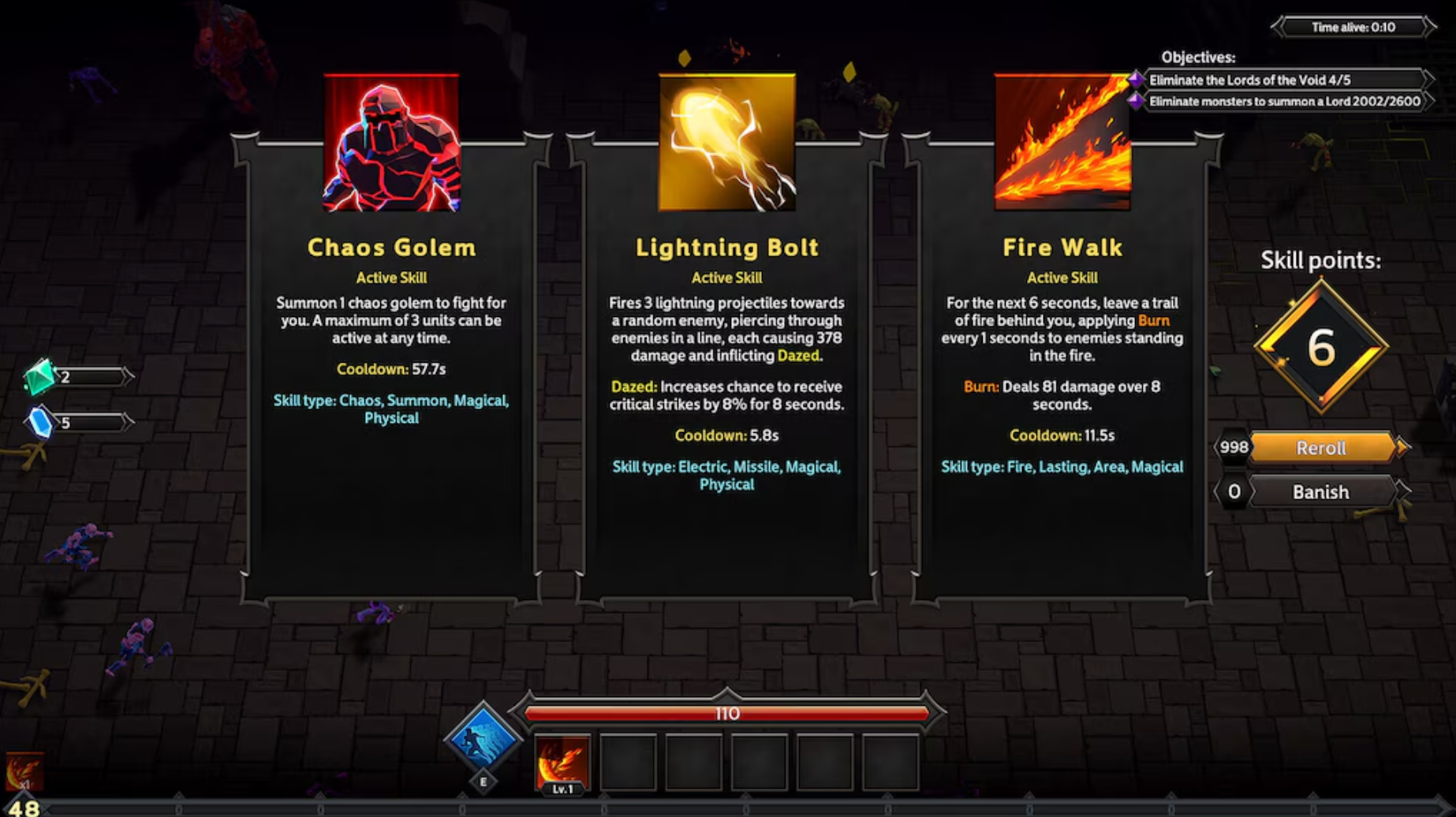Click the purple marker beside the second objective

(x=1137, y=102)
